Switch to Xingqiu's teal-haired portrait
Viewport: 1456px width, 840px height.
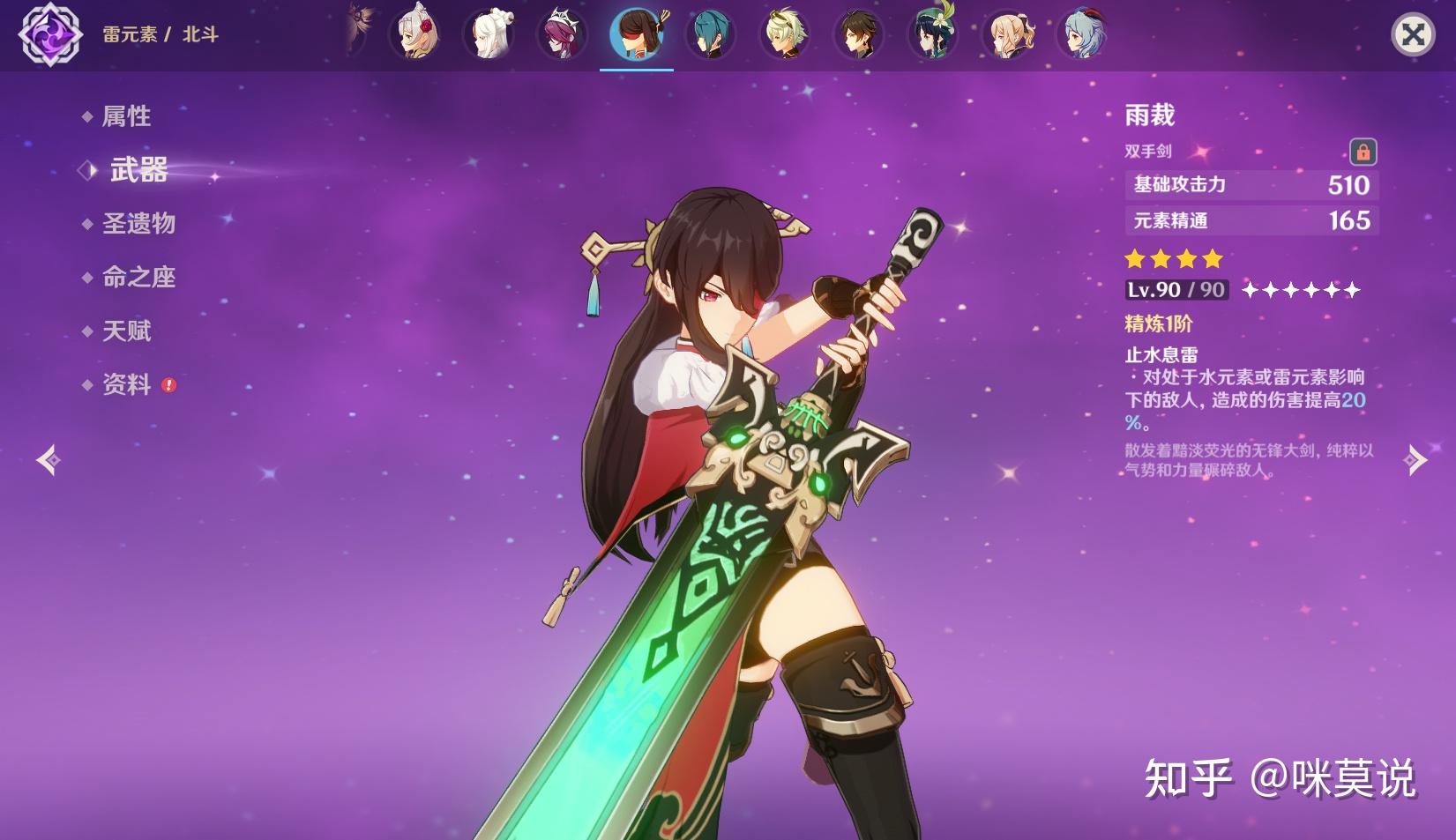pos(711,34)
